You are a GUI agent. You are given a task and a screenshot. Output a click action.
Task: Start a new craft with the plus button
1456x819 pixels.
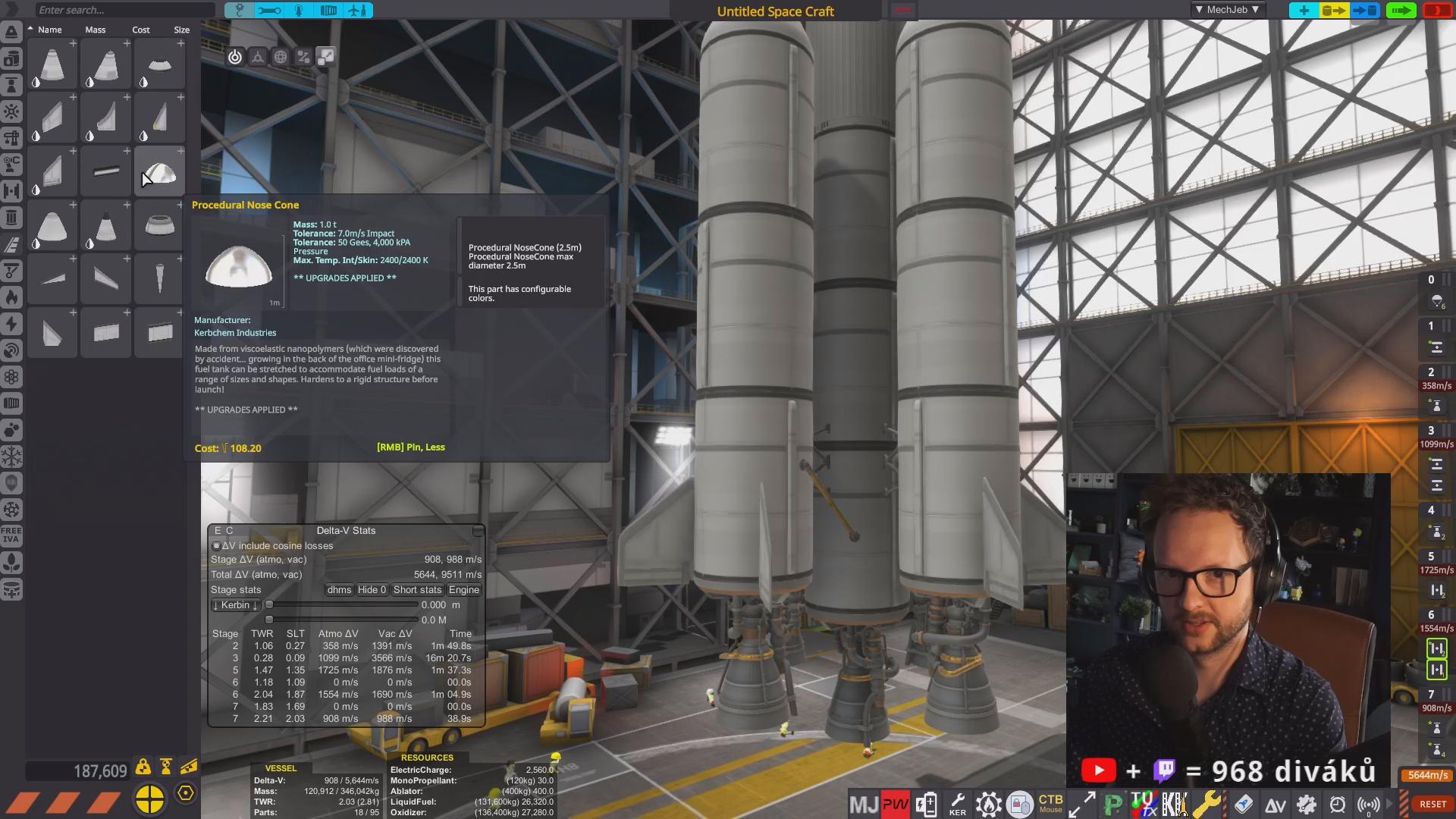(1304, 11)
